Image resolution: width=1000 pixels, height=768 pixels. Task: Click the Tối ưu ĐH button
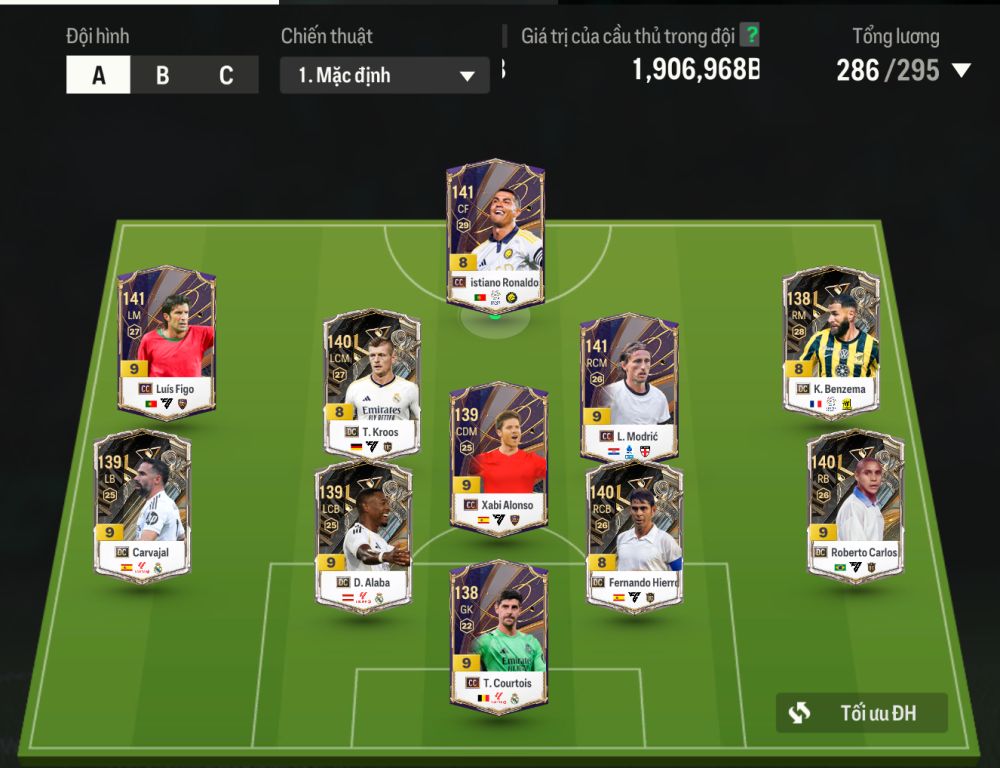click(861, 713)
